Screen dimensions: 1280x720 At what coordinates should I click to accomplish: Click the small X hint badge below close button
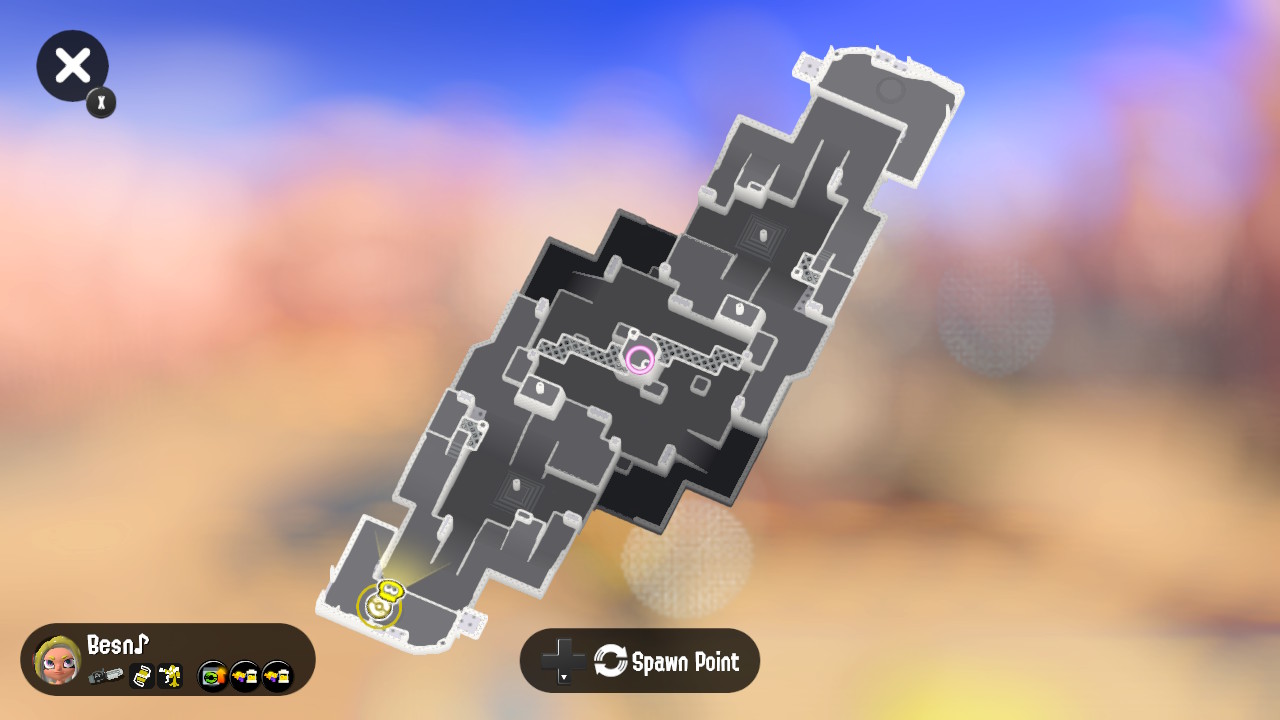[x=100, y=102]
